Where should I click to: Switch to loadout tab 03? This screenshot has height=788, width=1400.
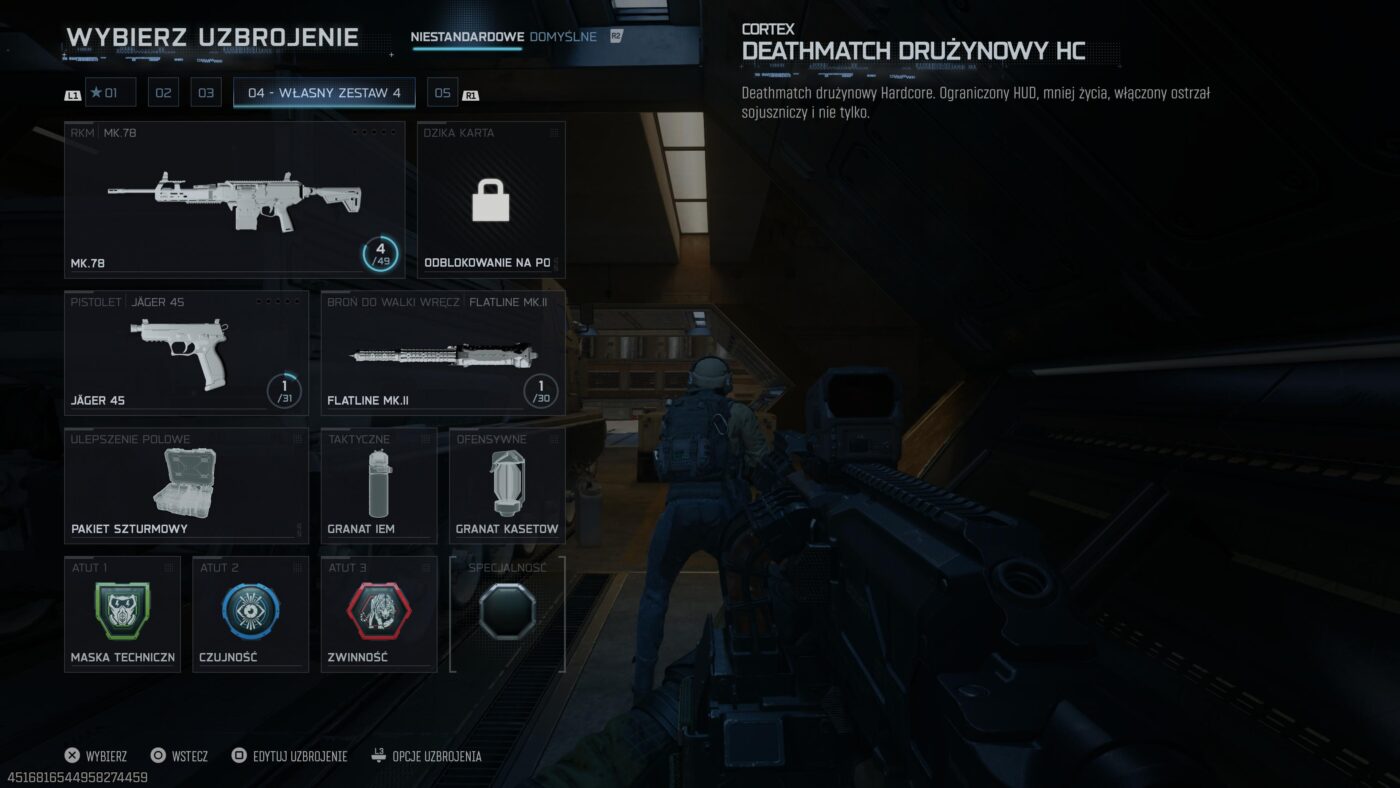[x=206, y=93]
